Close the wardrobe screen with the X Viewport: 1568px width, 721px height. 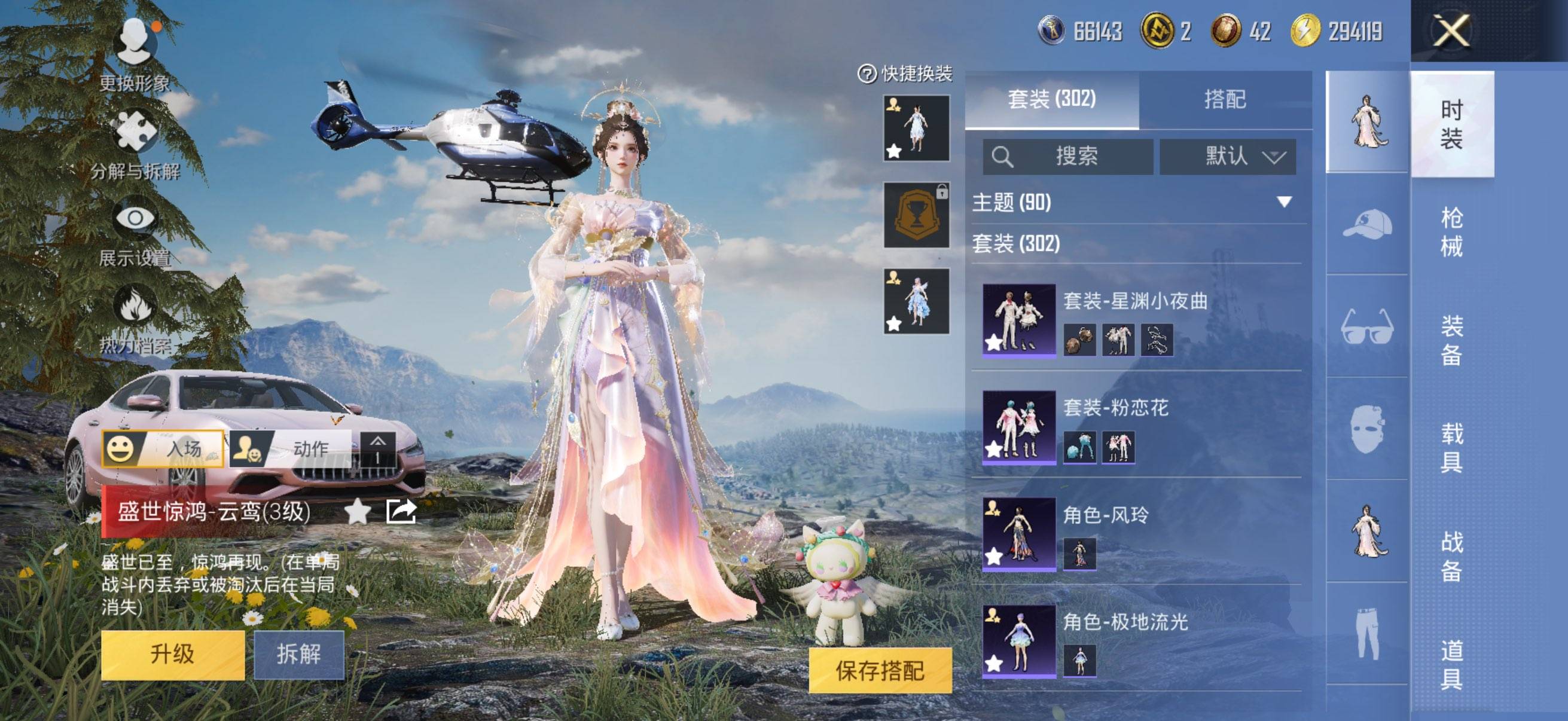click(1452, 30)
